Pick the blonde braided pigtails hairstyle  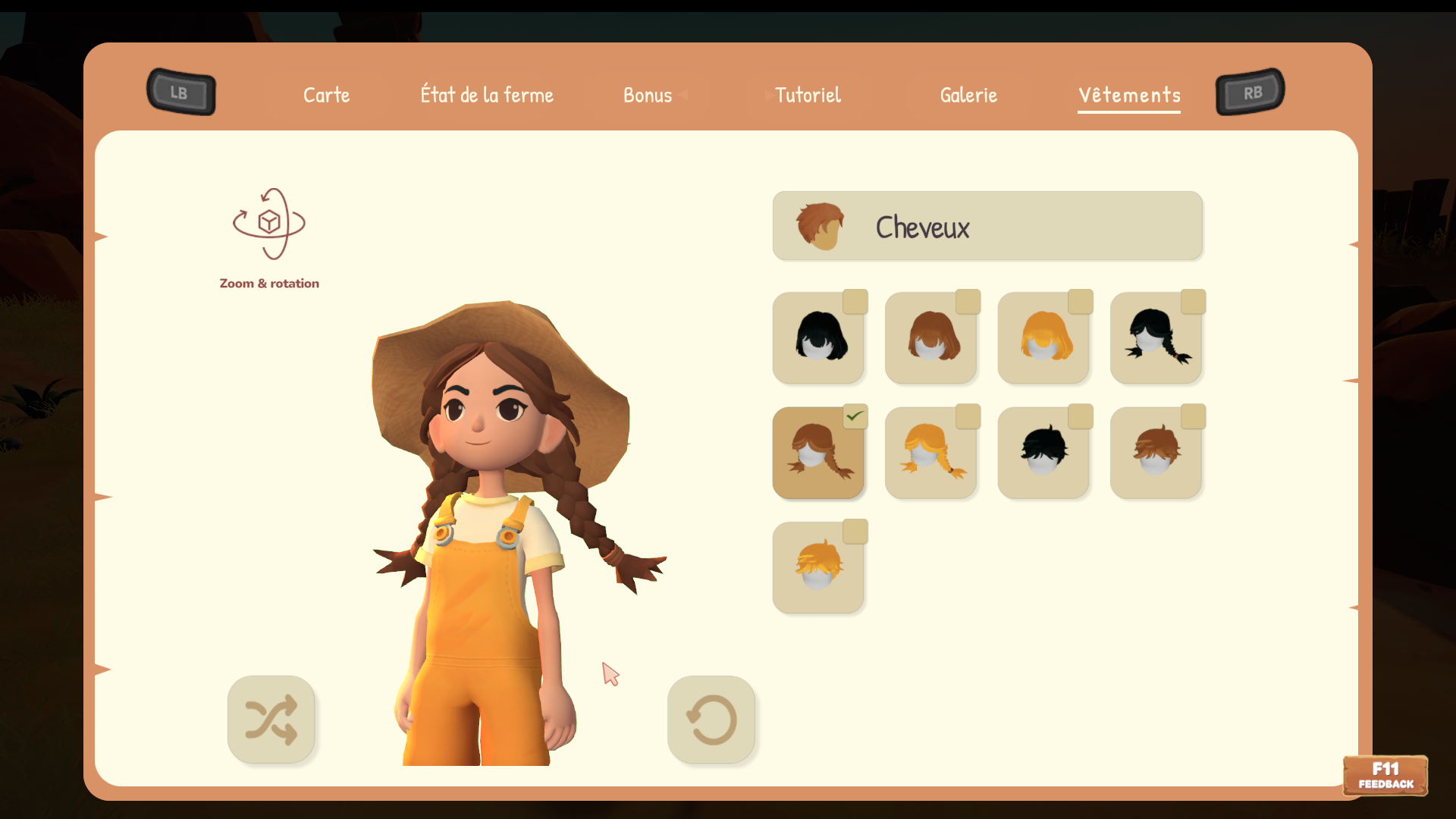point(931,453)
